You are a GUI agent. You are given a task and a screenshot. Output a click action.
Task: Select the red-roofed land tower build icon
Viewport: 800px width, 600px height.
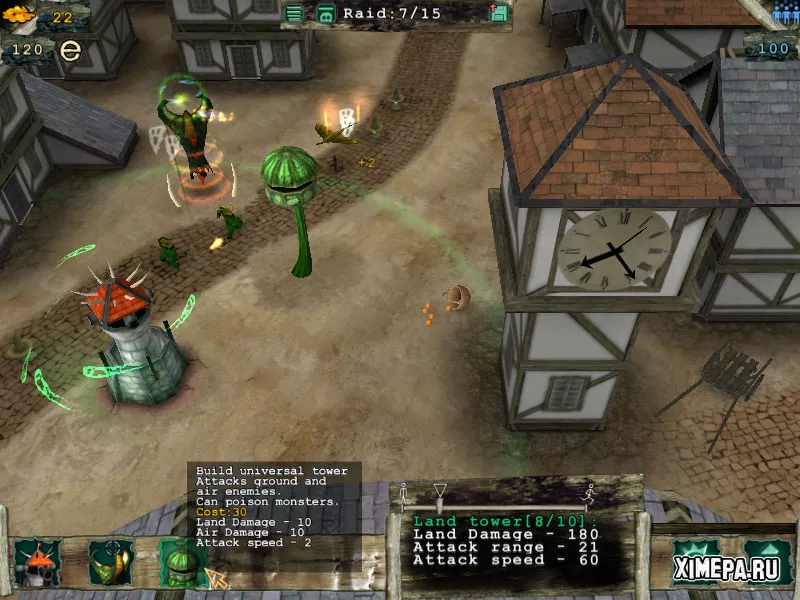(37, 562)
